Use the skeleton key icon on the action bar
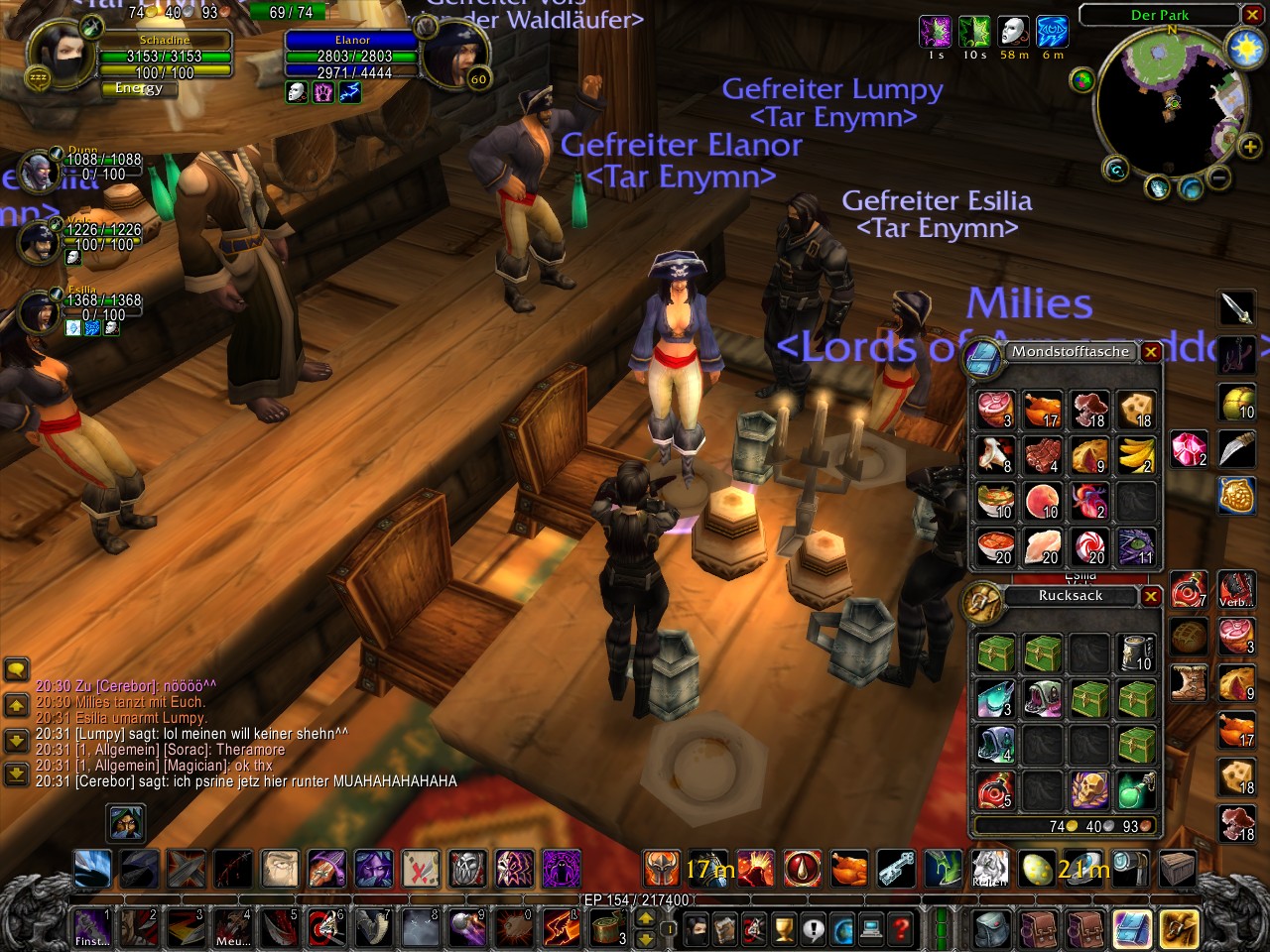Screen dimensions: 1270x952 (895, 869)
